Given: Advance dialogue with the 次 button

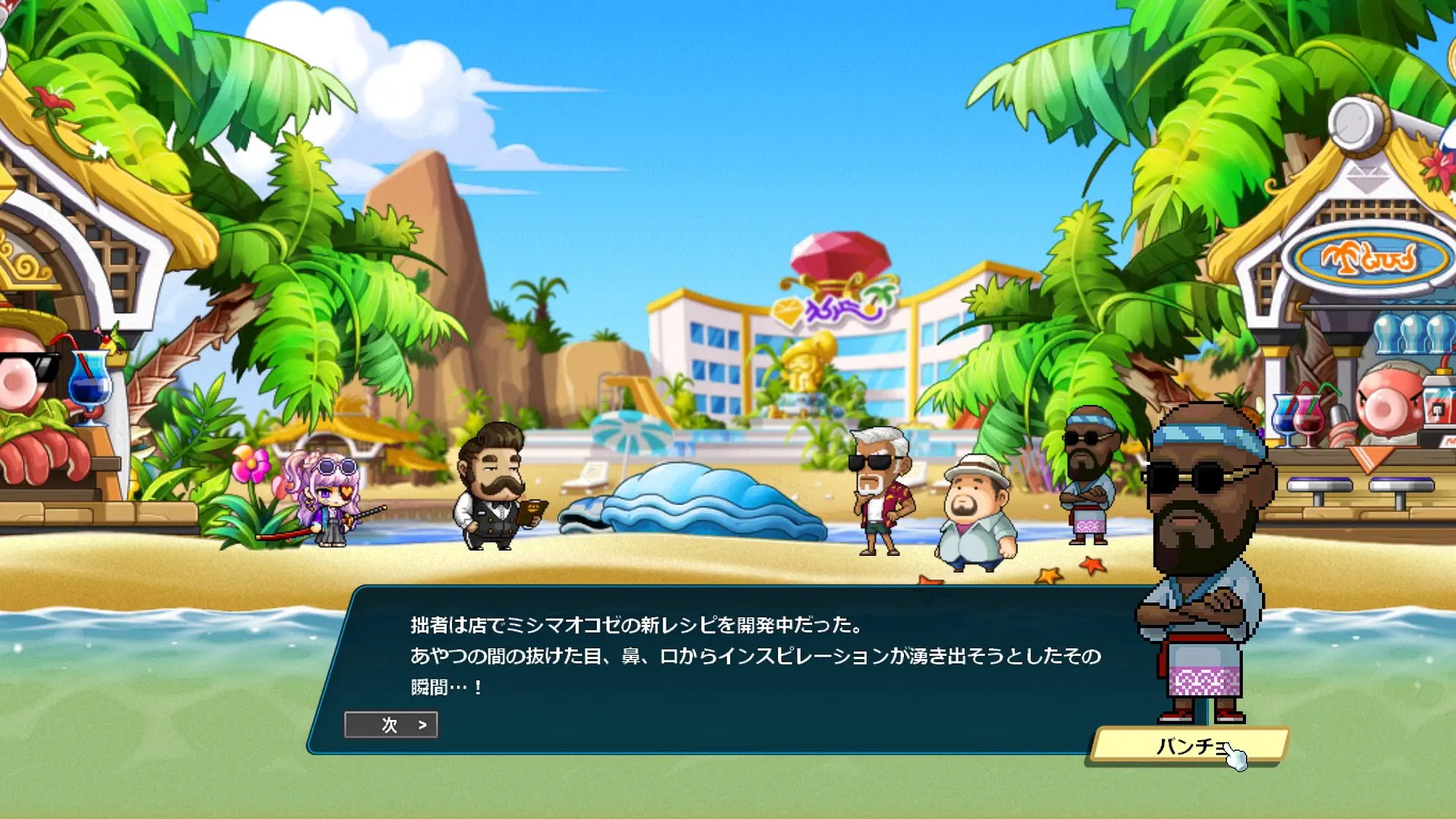Looking at the screenshot, I should [x=391, y=725].
